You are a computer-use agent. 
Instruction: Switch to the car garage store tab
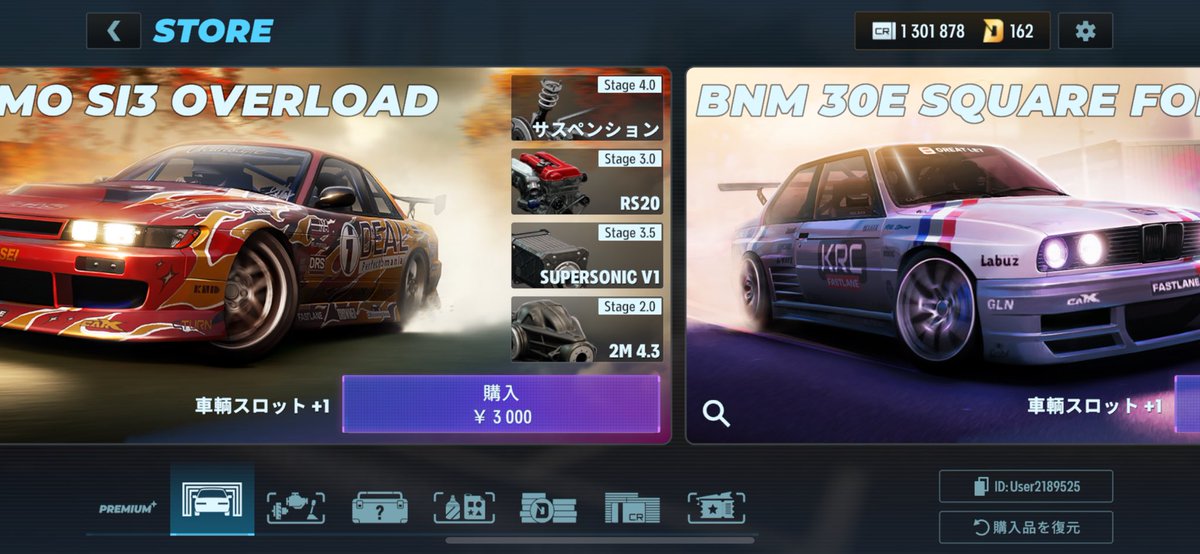tap(212, 506)
